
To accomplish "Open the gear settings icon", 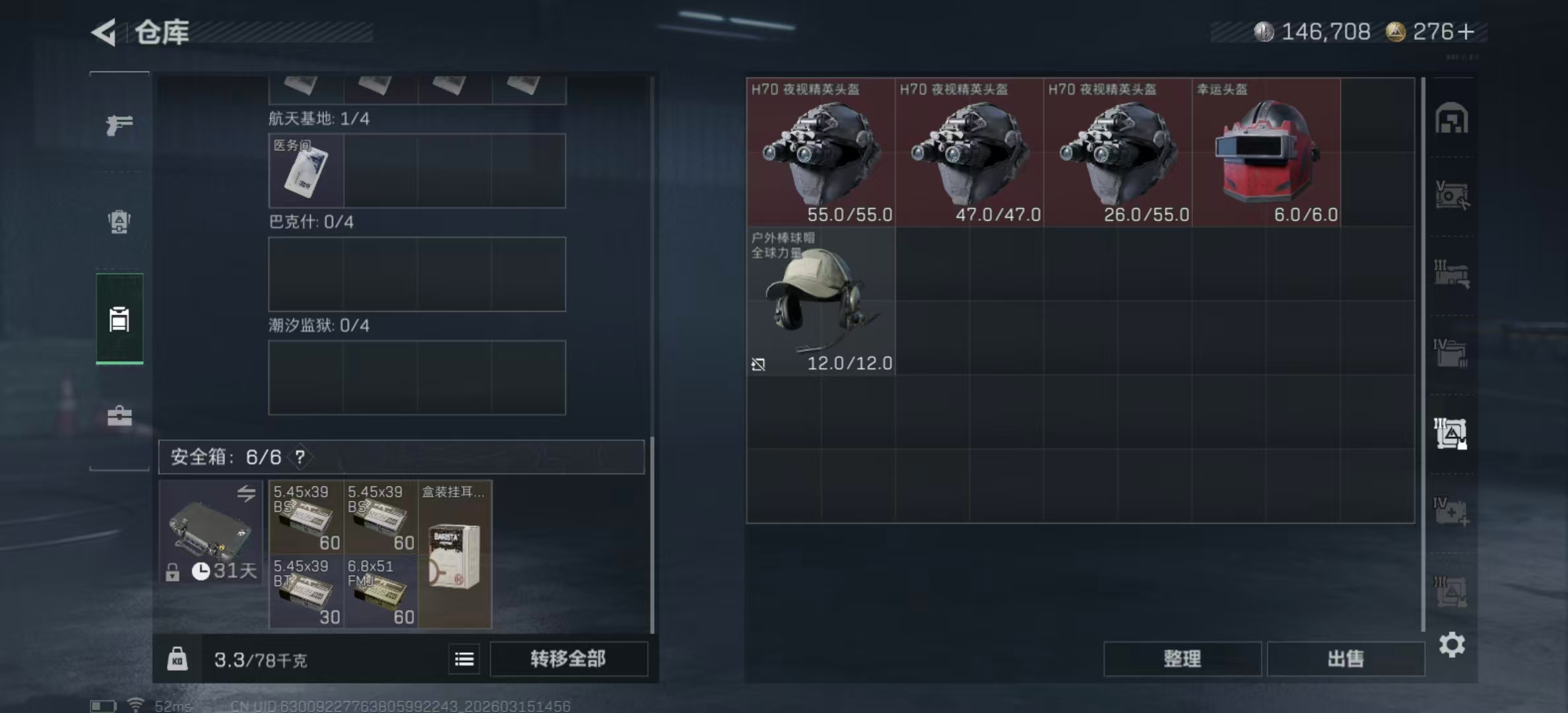I will (x=1452, y=644).
